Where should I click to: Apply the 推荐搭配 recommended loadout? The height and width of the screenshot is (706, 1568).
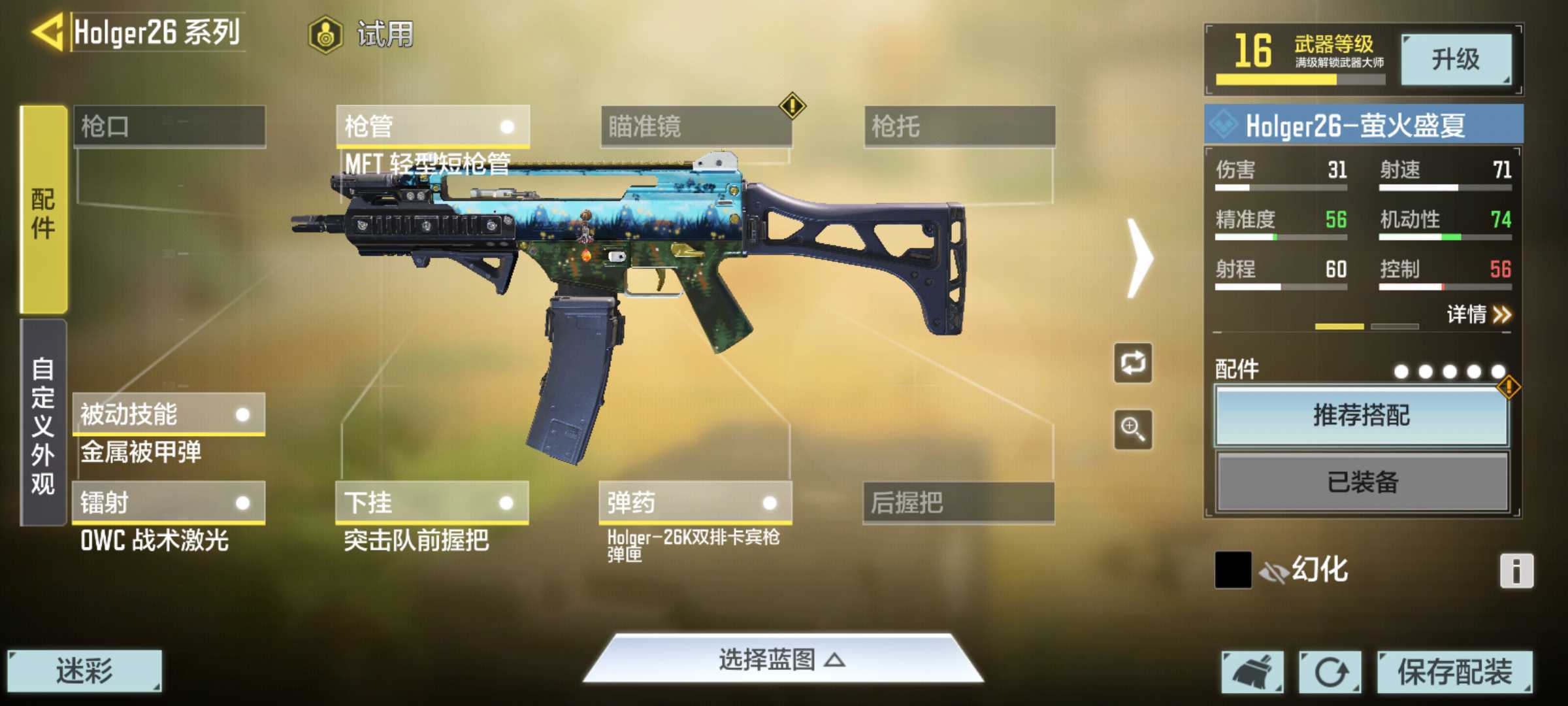(x=1362, y=417)
